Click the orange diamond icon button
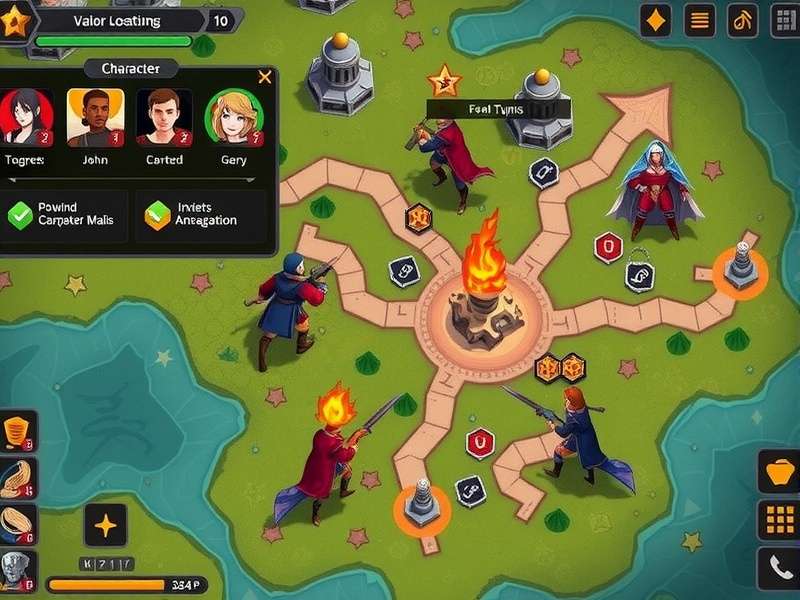This screenshot has height=600, width=800. [655, 20]
